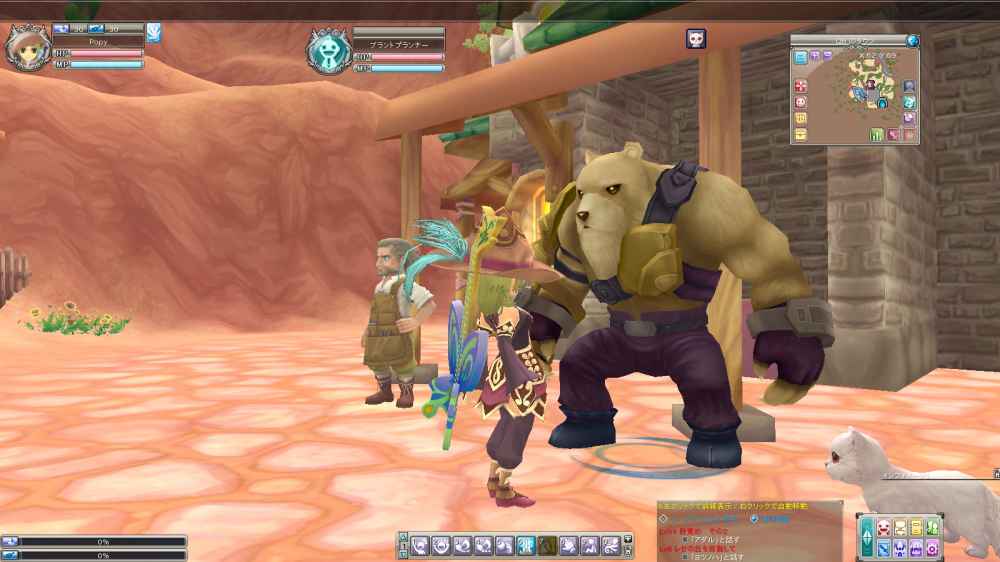Toggle the teal diamond menu expander
Viewport: 1000px width, 562px height.
coord(866,537)
